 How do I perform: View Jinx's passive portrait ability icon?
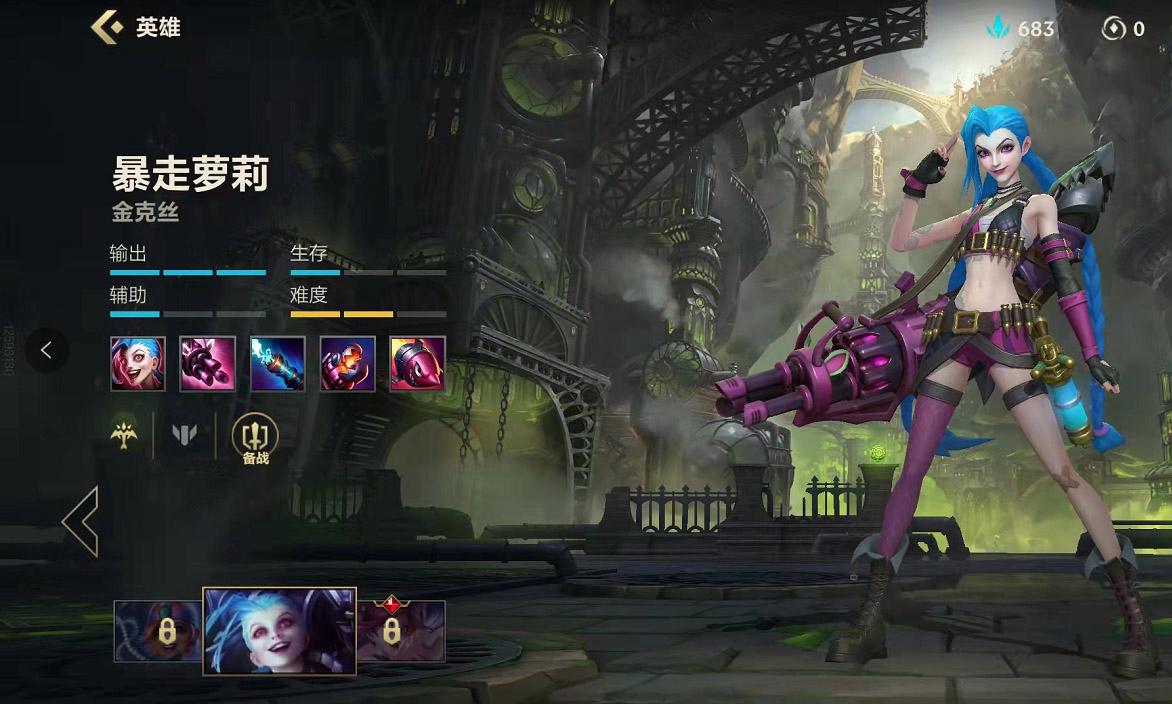pyautogui.click(x=138, y=363)
